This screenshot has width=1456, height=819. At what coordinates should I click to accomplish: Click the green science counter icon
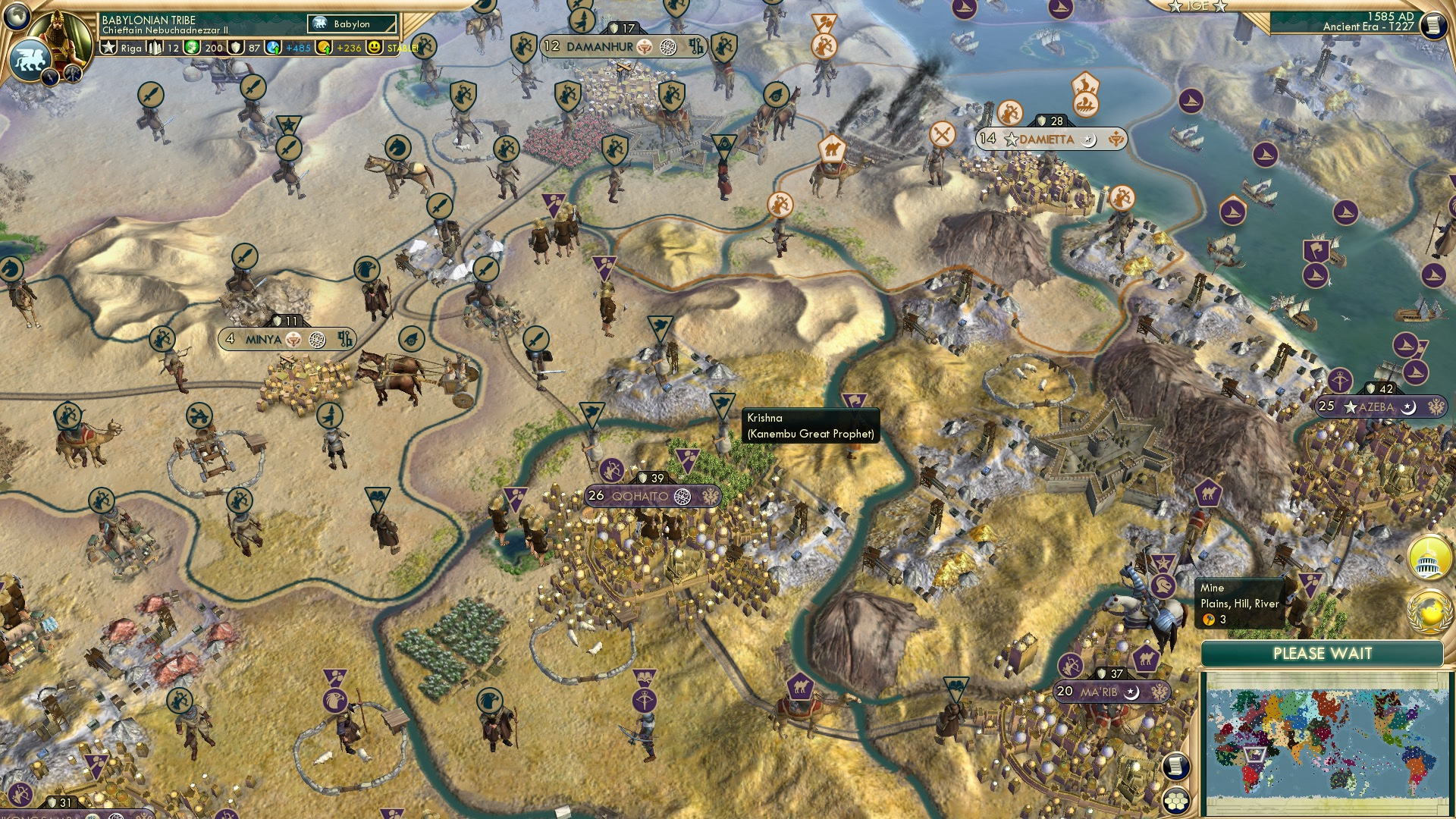191,48
